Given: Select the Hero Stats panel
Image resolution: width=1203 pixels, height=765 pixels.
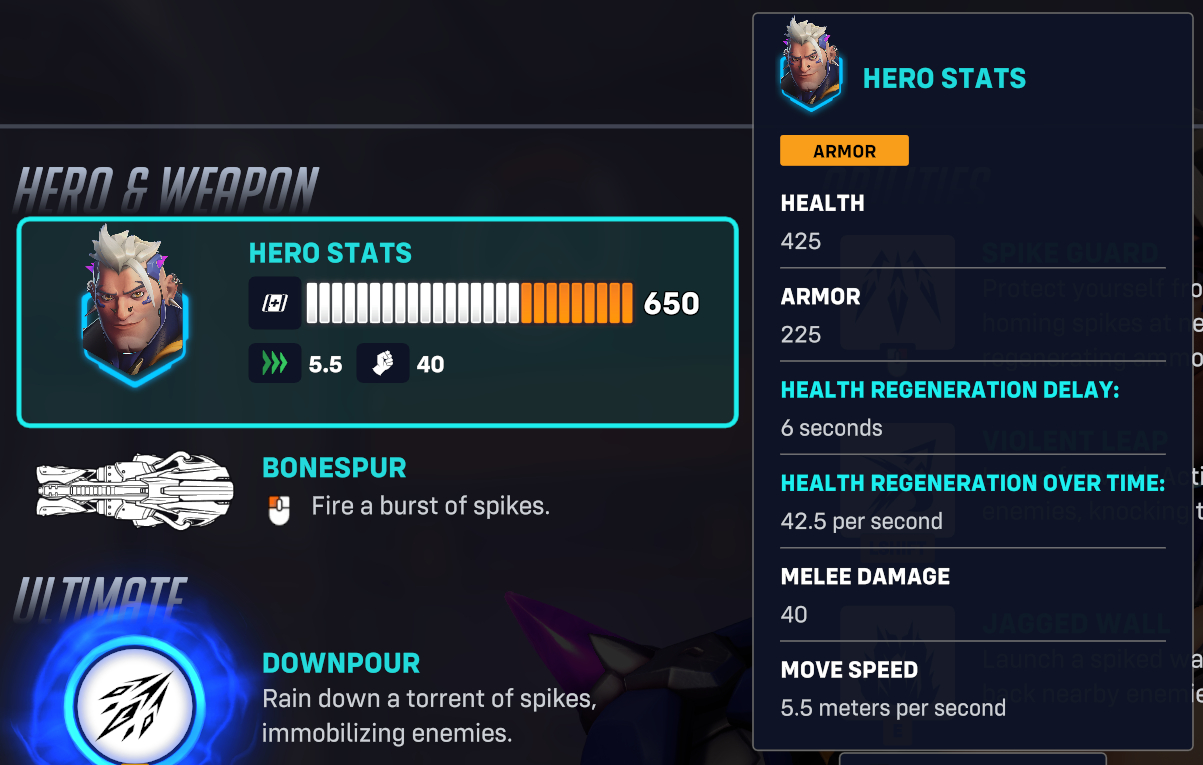Looking at the screenshot, I should [x=377, y=322].
